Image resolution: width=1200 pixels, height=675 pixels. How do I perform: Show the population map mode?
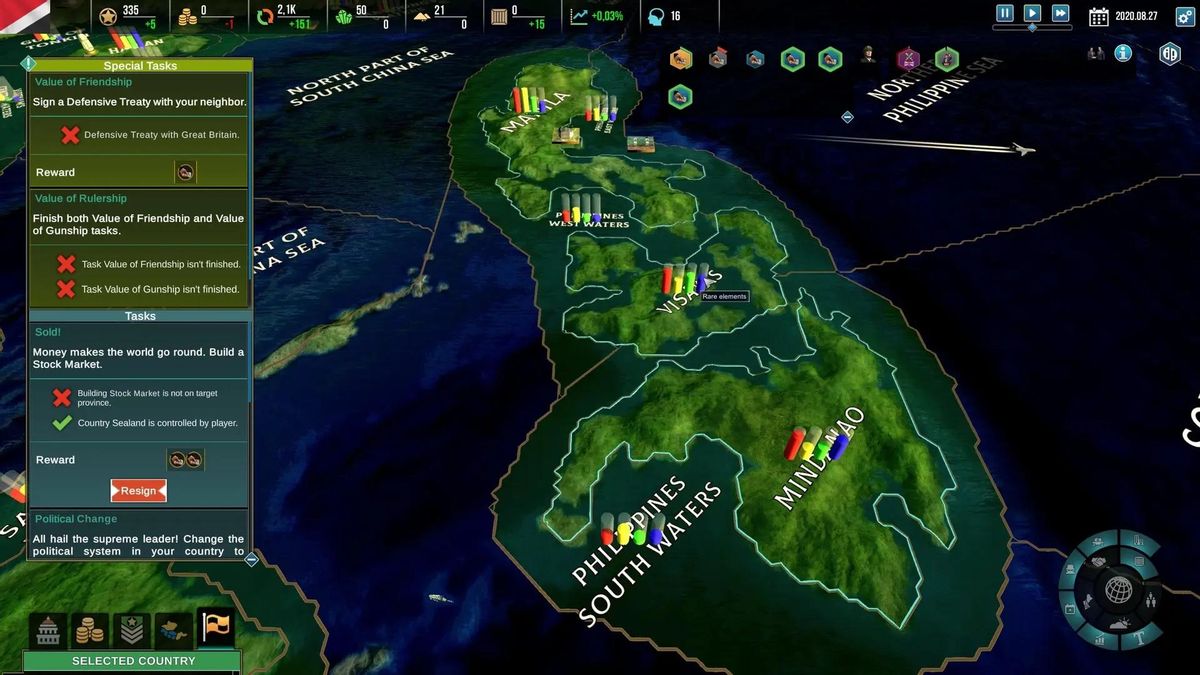1149,602
